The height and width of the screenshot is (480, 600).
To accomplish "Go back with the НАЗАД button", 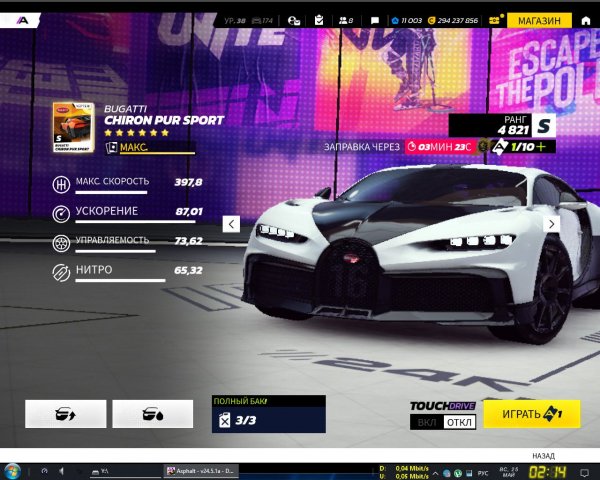I will (543, 454).
